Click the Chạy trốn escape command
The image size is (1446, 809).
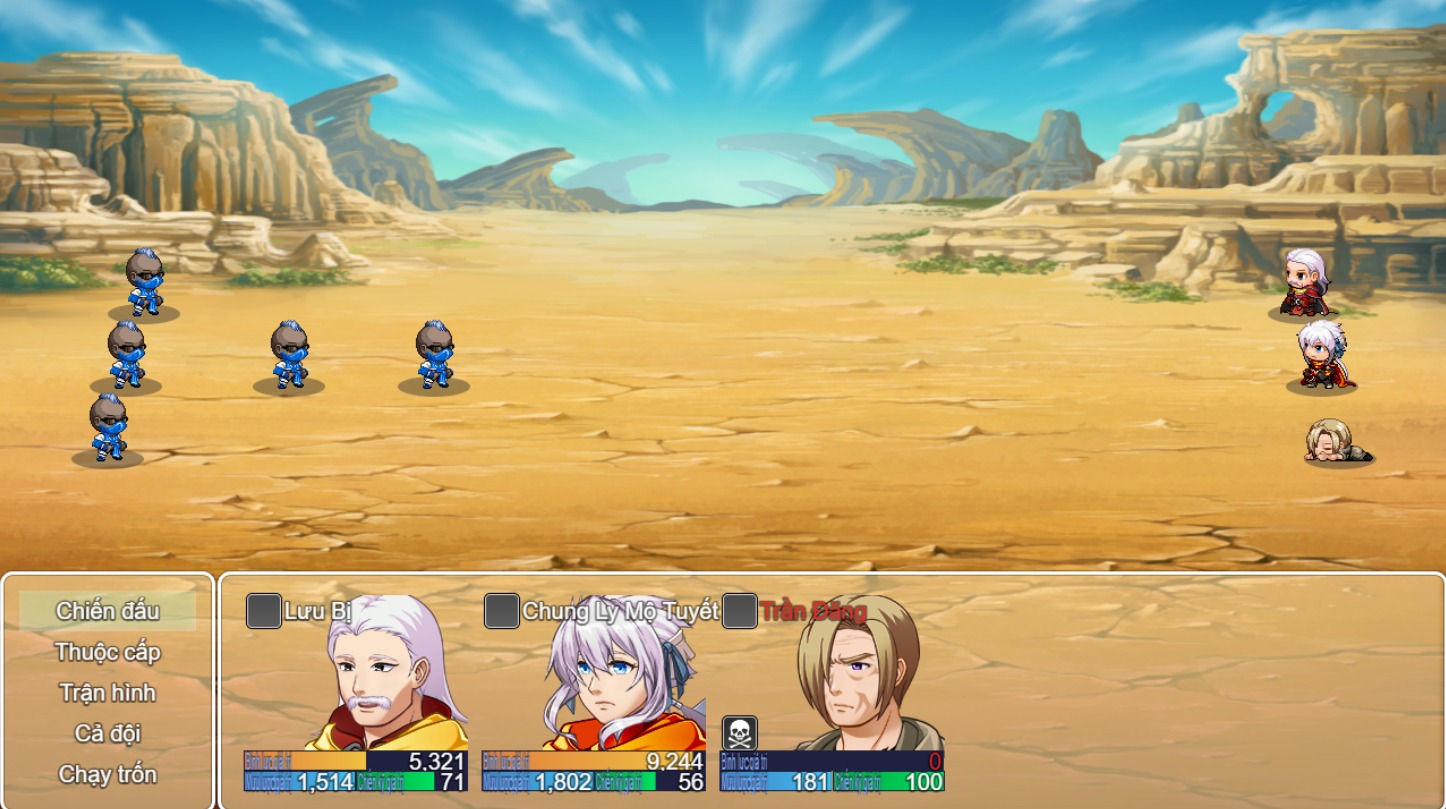click(x=106, y=774)
